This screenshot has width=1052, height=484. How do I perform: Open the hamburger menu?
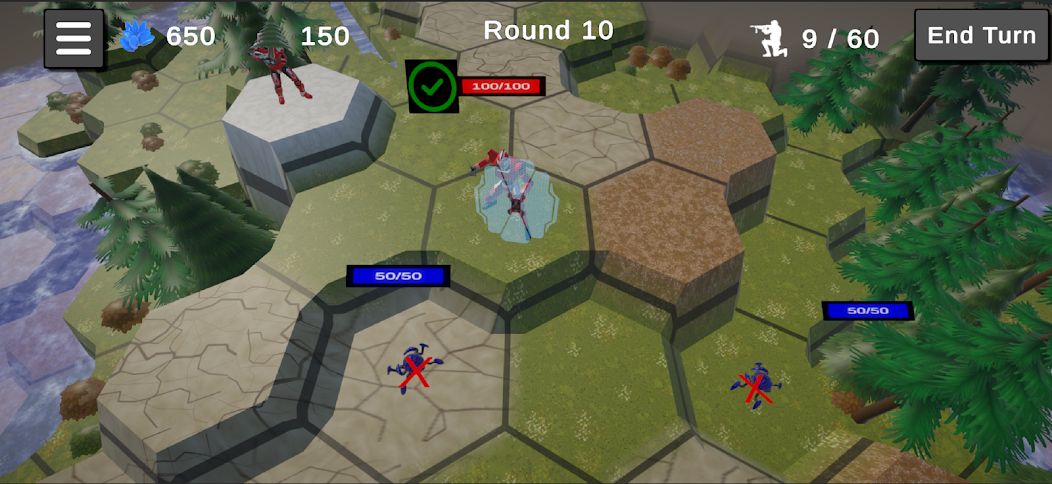click(74, 38)
